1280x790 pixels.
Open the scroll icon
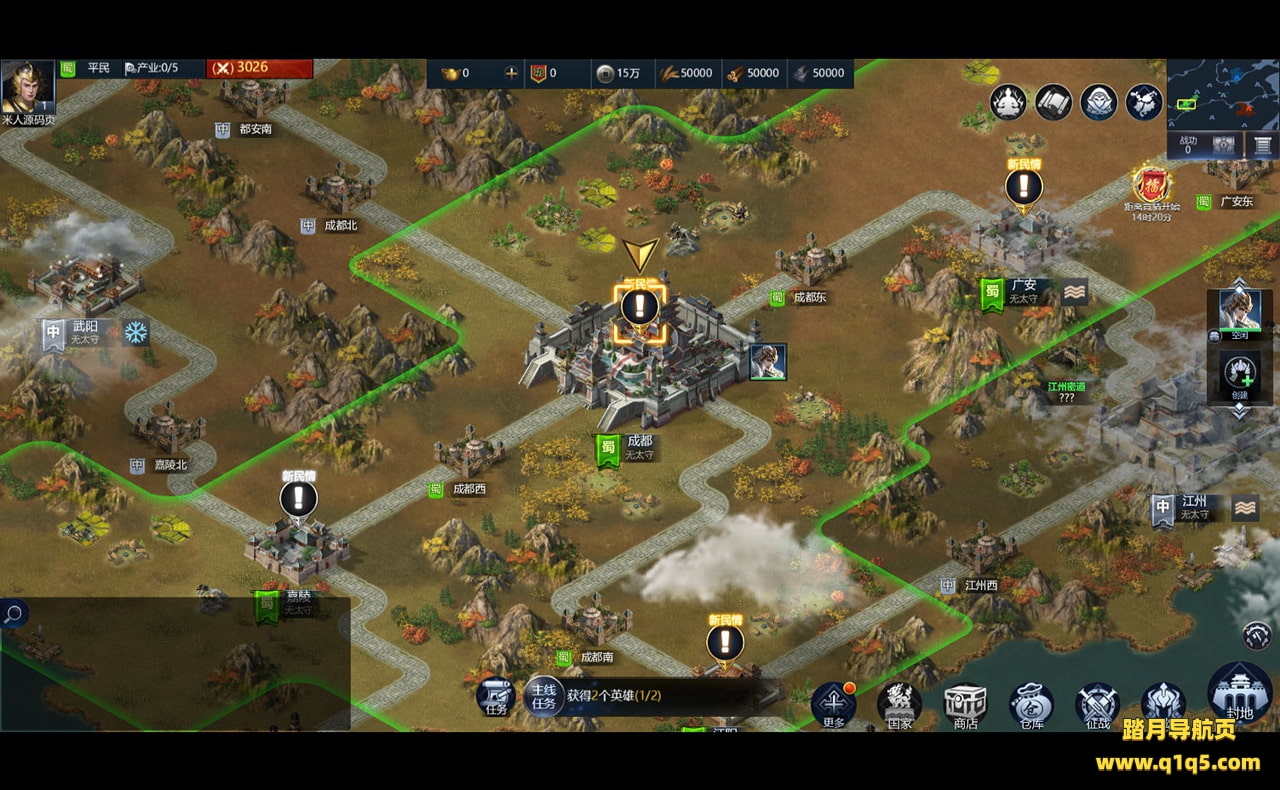point(1054,102)
